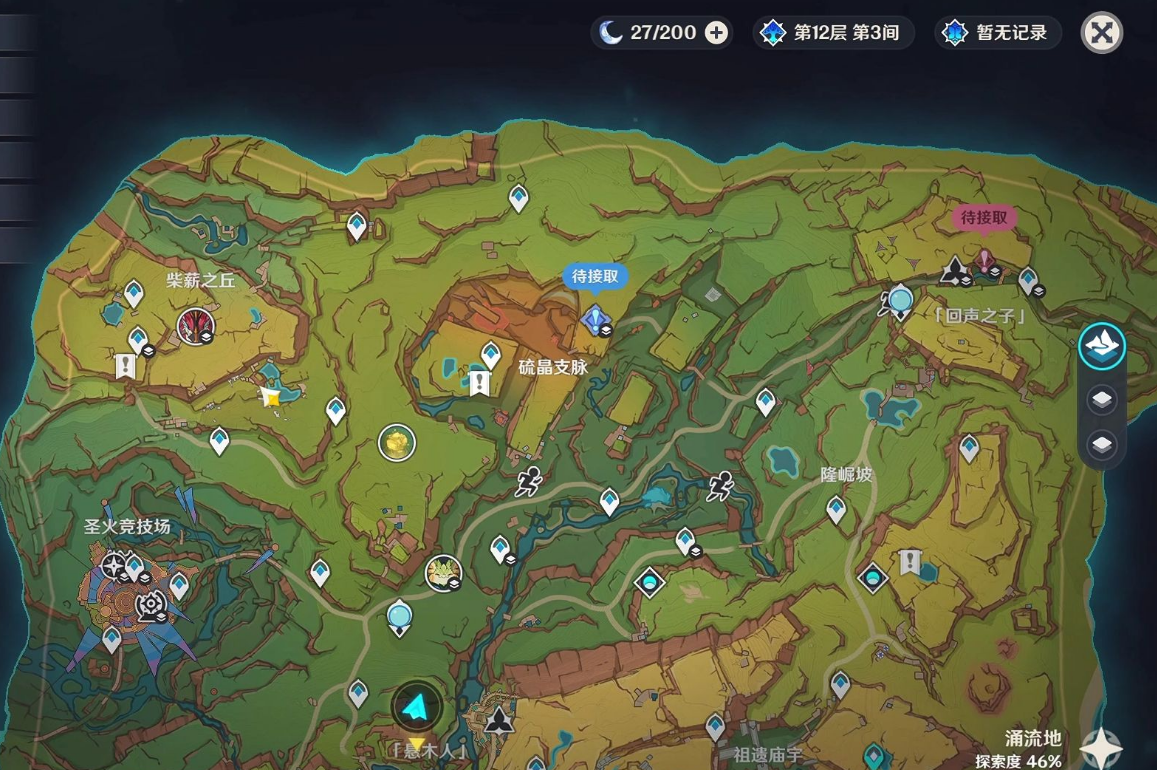This screenshot has width=1157, height=770.
Task: Select the large waypoint by 「回声之子」
Action: tap(900, 300)
